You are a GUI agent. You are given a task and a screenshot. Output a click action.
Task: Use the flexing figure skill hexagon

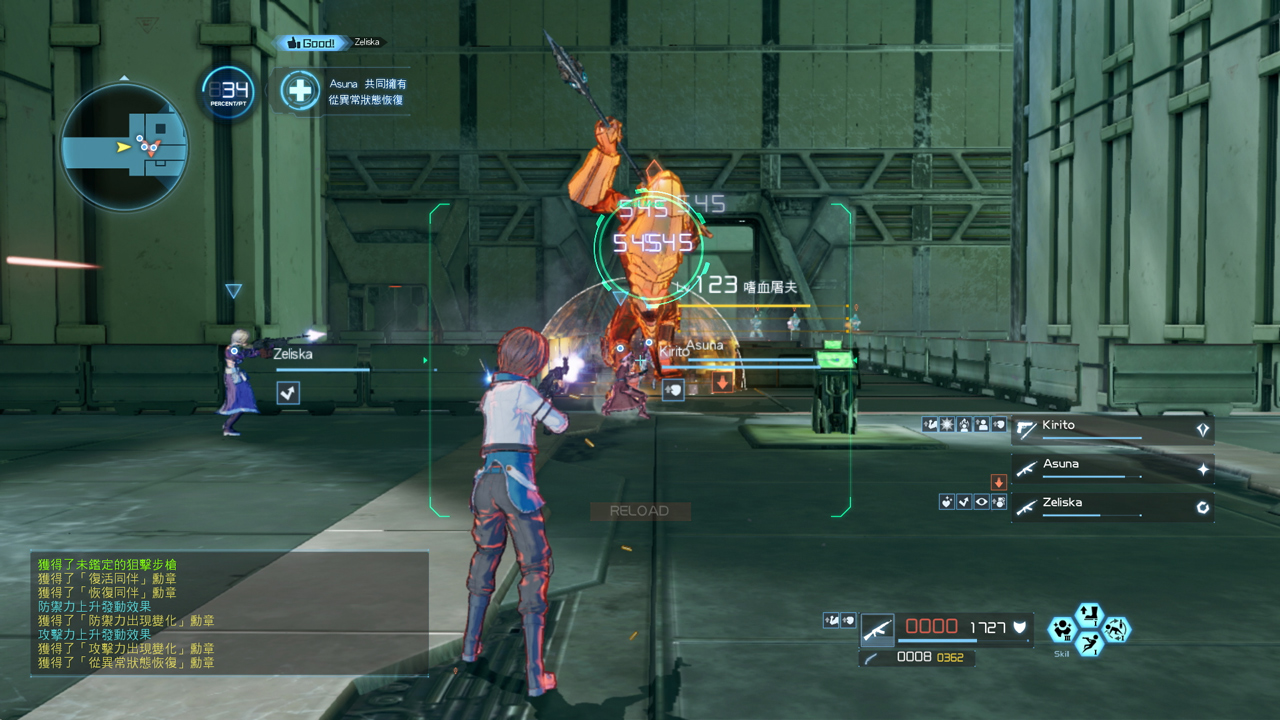pyautogui.click(x=1062, y=630)
